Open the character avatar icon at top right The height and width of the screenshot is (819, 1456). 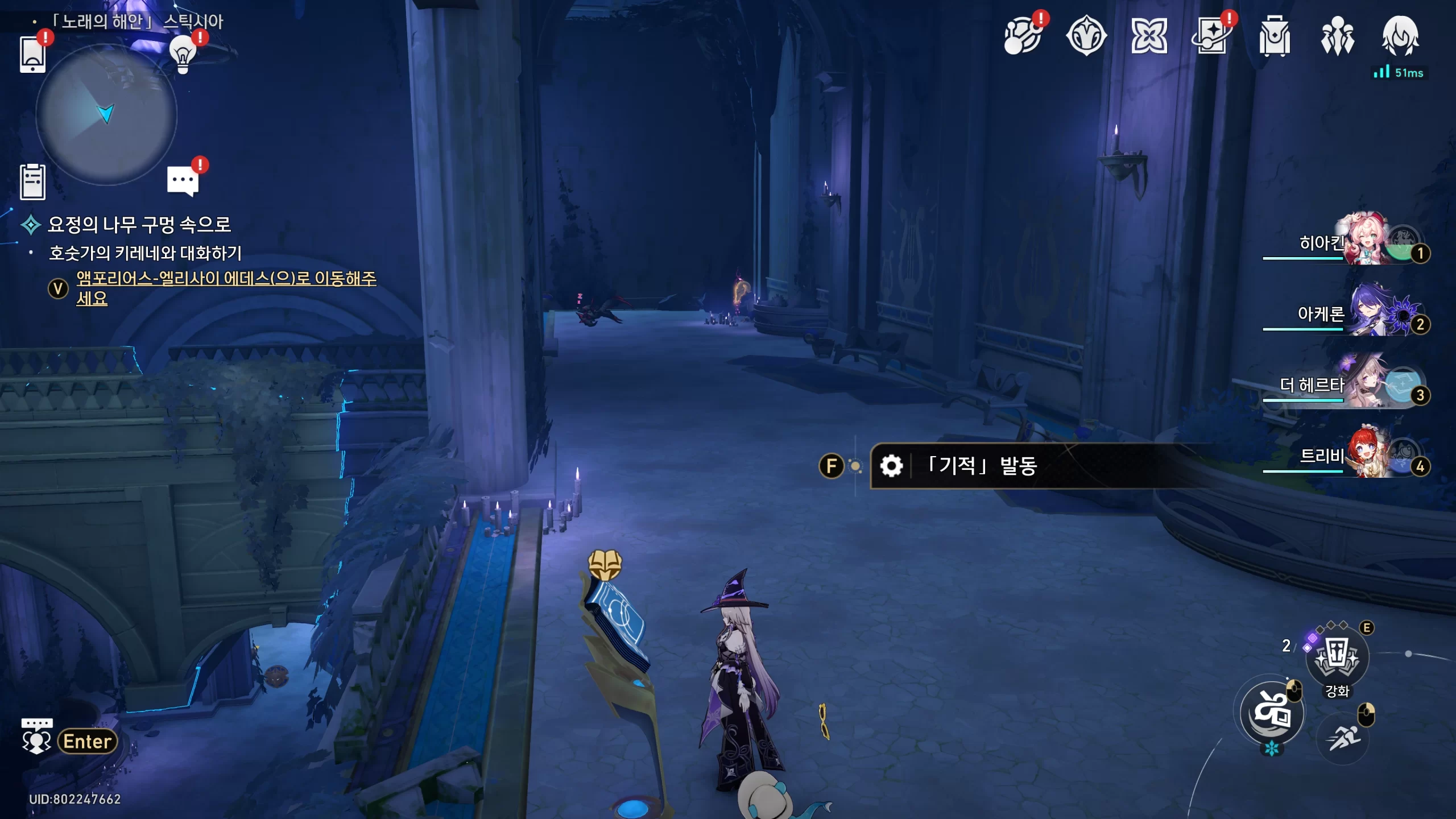1400,36
